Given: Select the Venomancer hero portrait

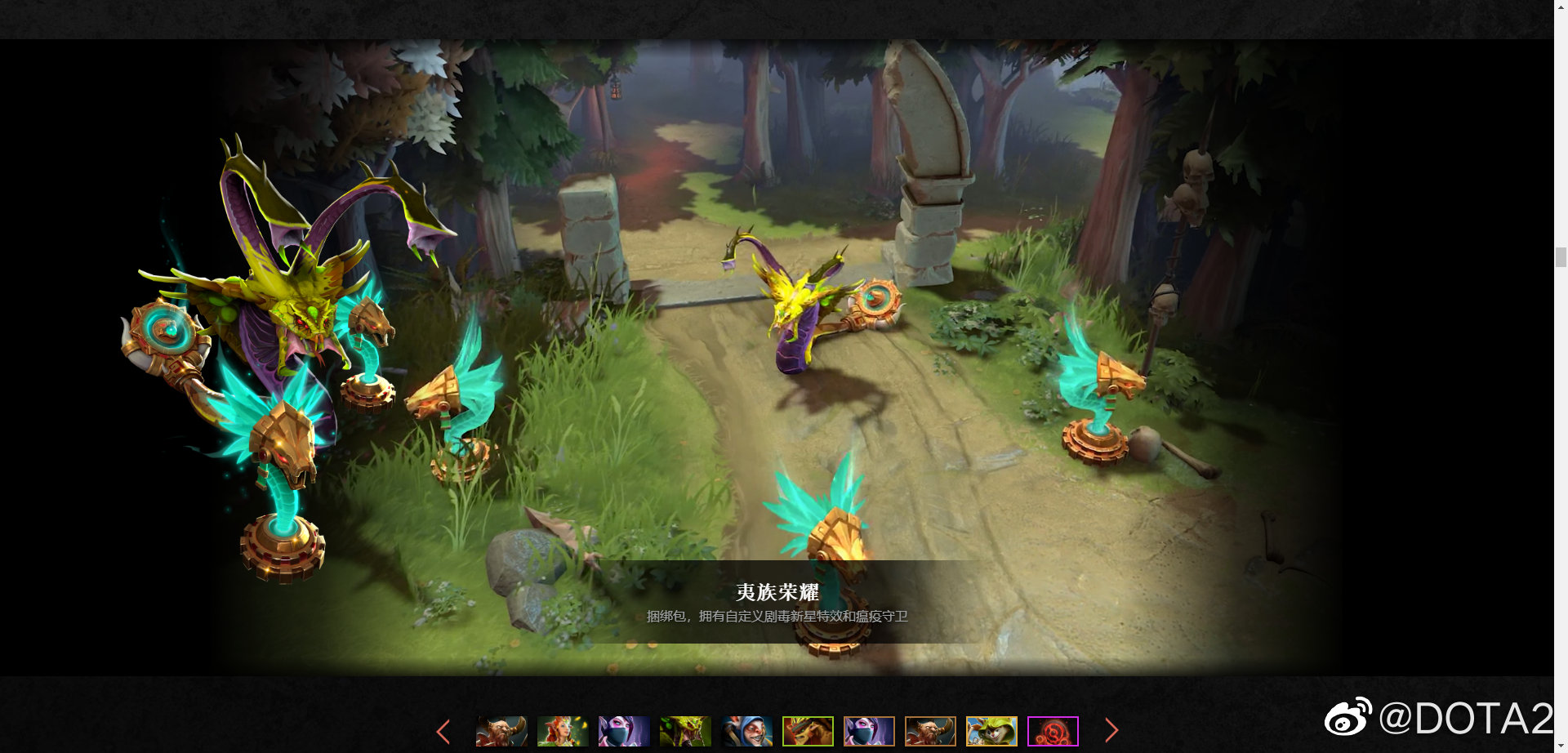Looking at the screenshot, I should pyautogui.click(x=686, y=731).
